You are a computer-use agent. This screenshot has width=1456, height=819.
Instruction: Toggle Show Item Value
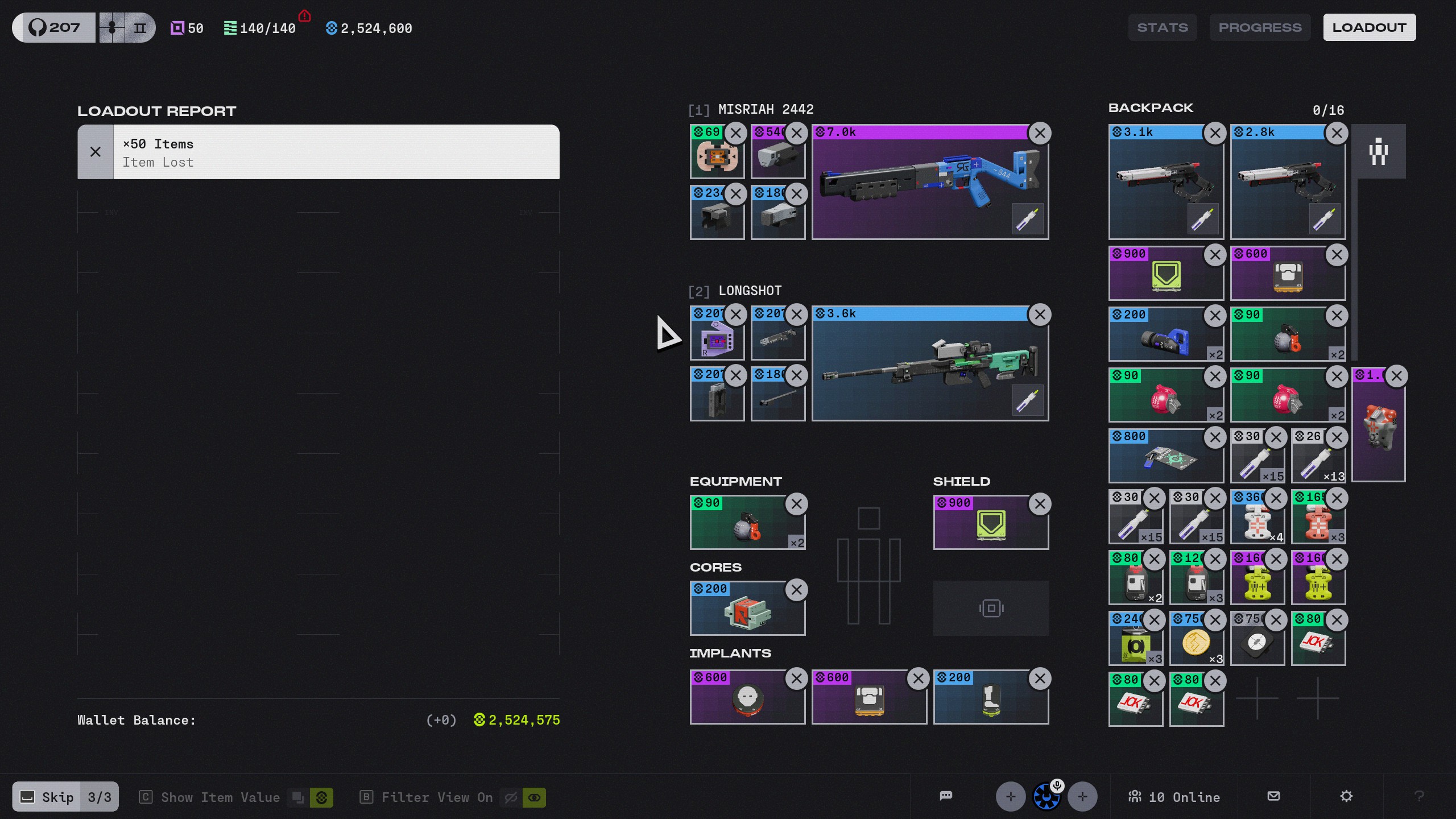pos(220,797)
